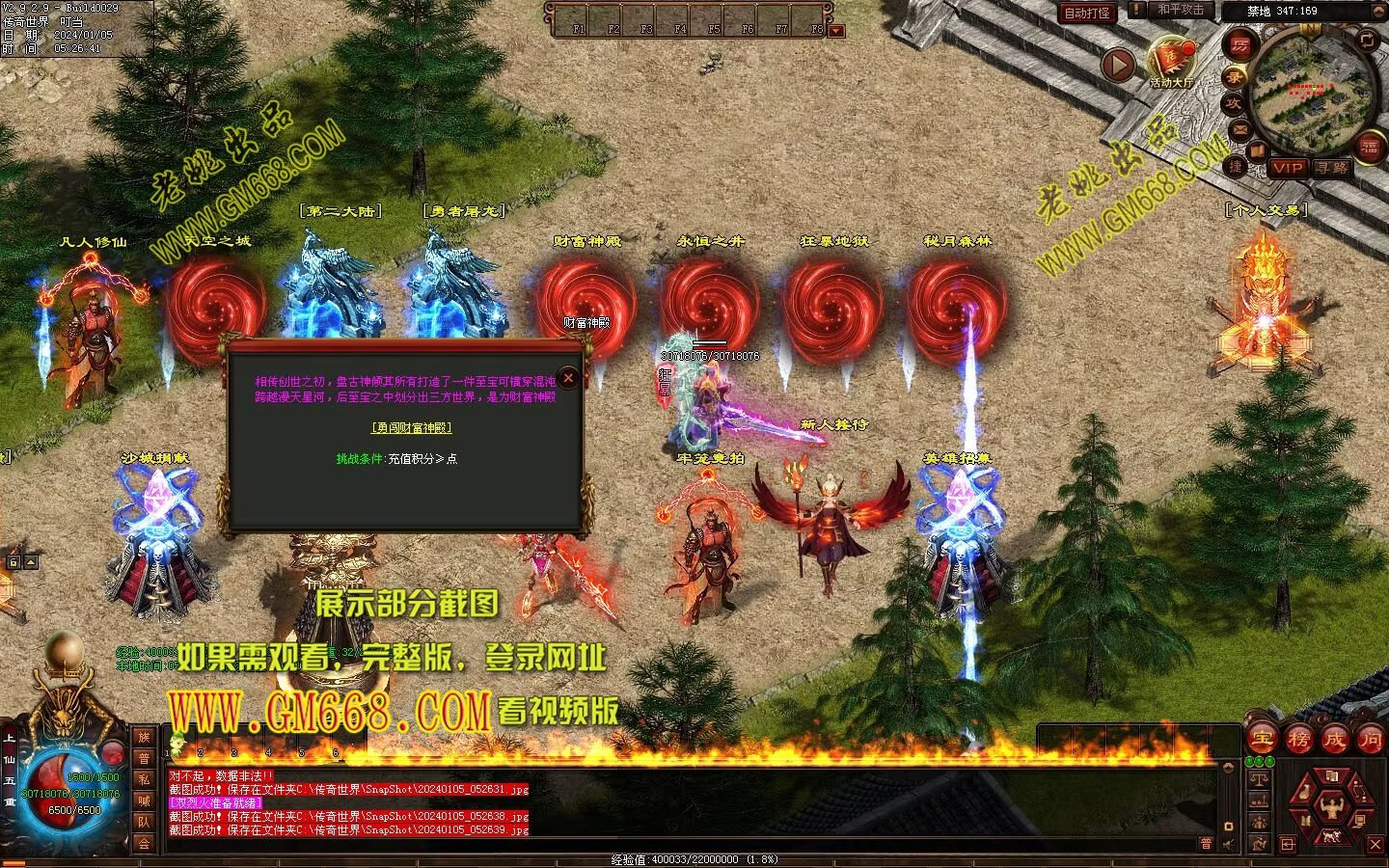Open the 成 achievements button
Screen dimensions: 1389x868
click(1334, 740)
